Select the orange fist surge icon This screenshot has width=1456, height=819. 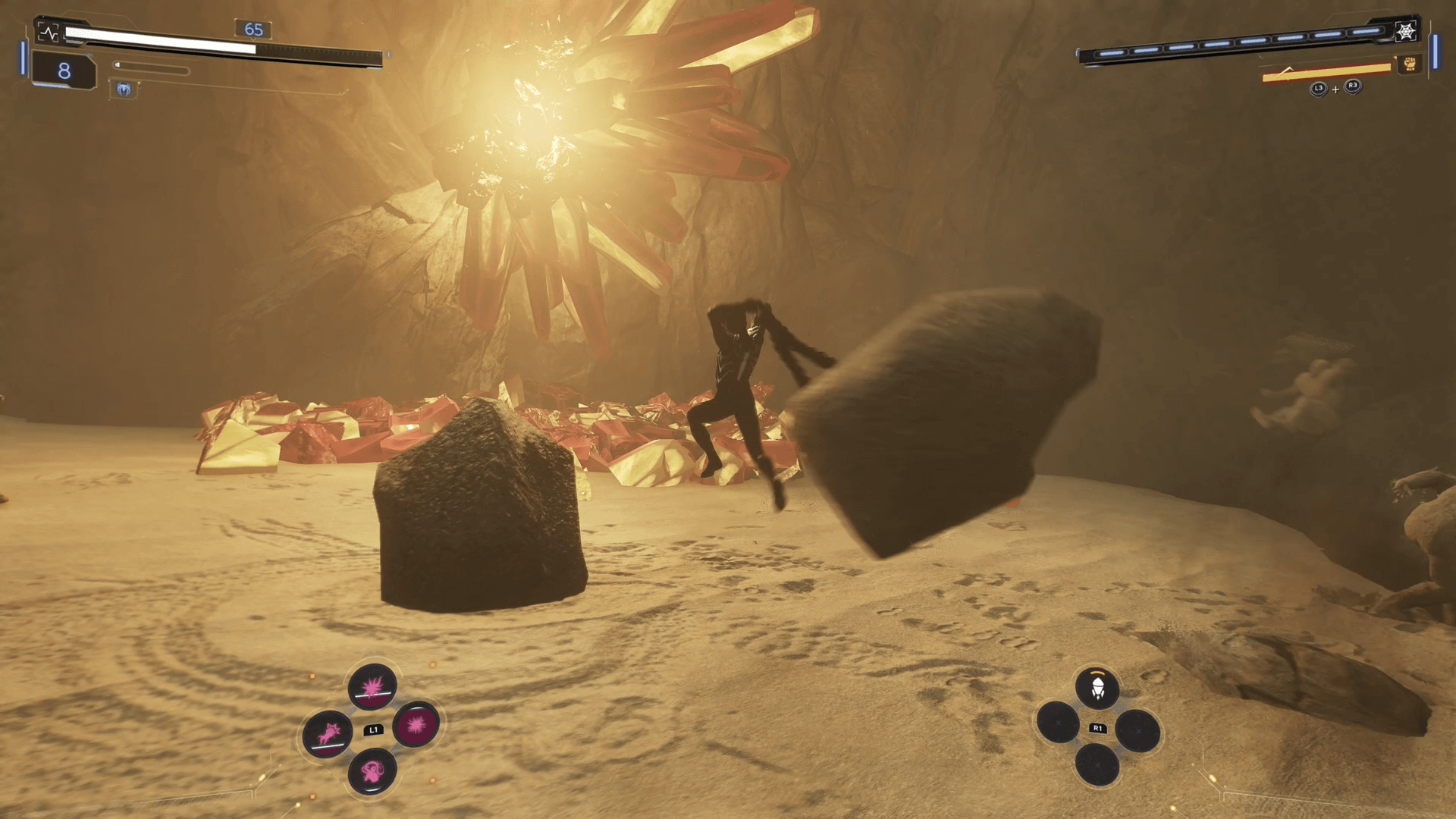[x=1410, y=64]
